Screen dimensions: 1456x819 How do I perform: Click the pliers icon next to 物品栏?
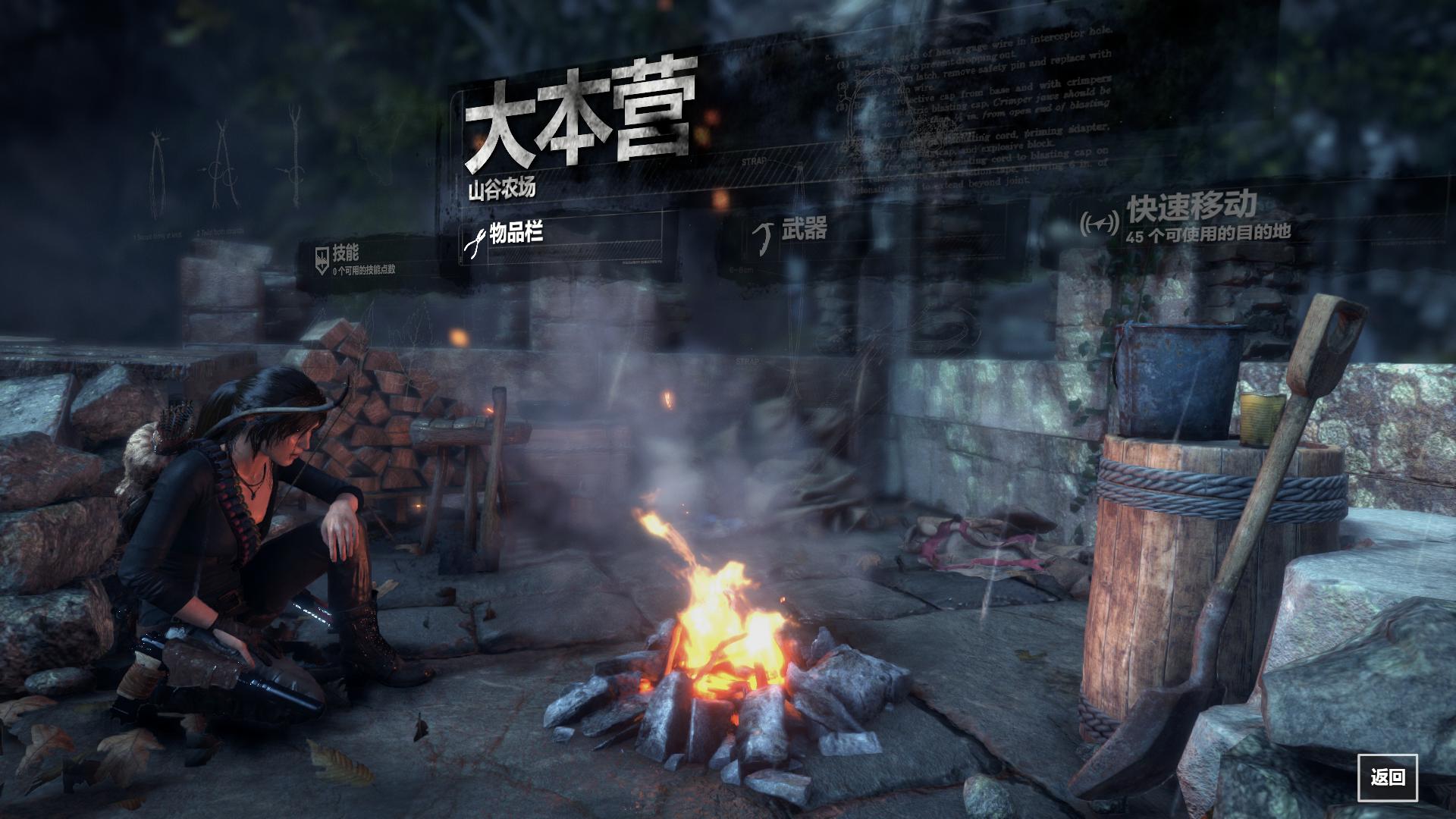tap(474, 241)
